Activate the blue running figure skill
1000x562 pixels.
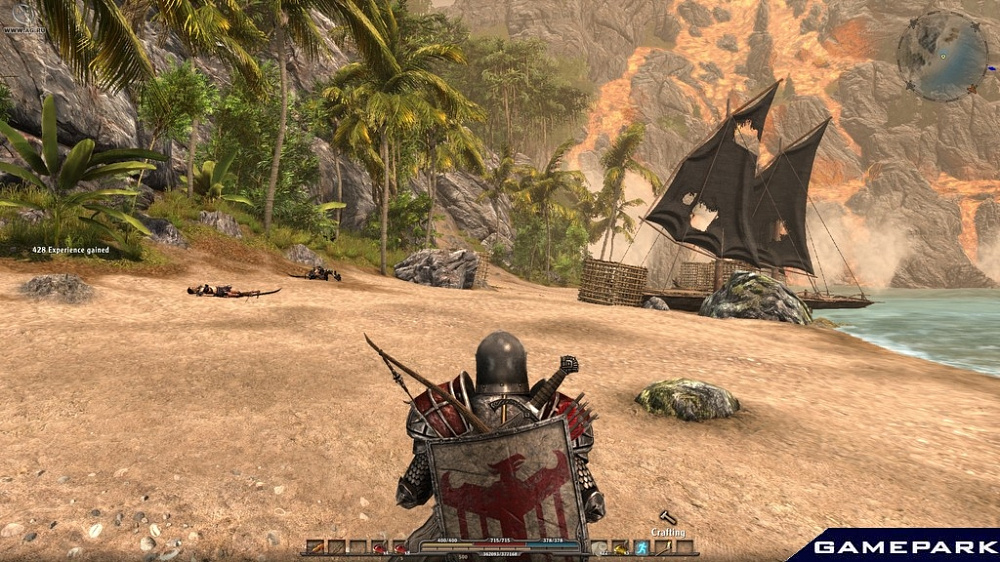pos(642,548)
